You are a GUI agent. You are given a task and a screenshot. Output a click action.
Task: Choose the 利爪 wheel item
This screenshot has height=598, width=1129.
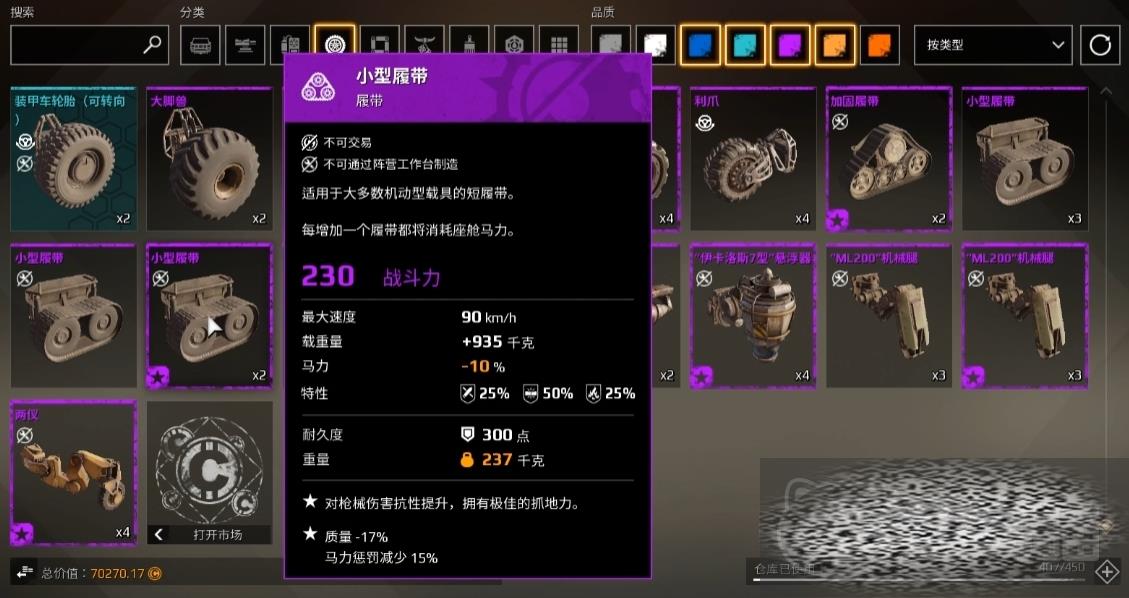[x=753, y=159]
